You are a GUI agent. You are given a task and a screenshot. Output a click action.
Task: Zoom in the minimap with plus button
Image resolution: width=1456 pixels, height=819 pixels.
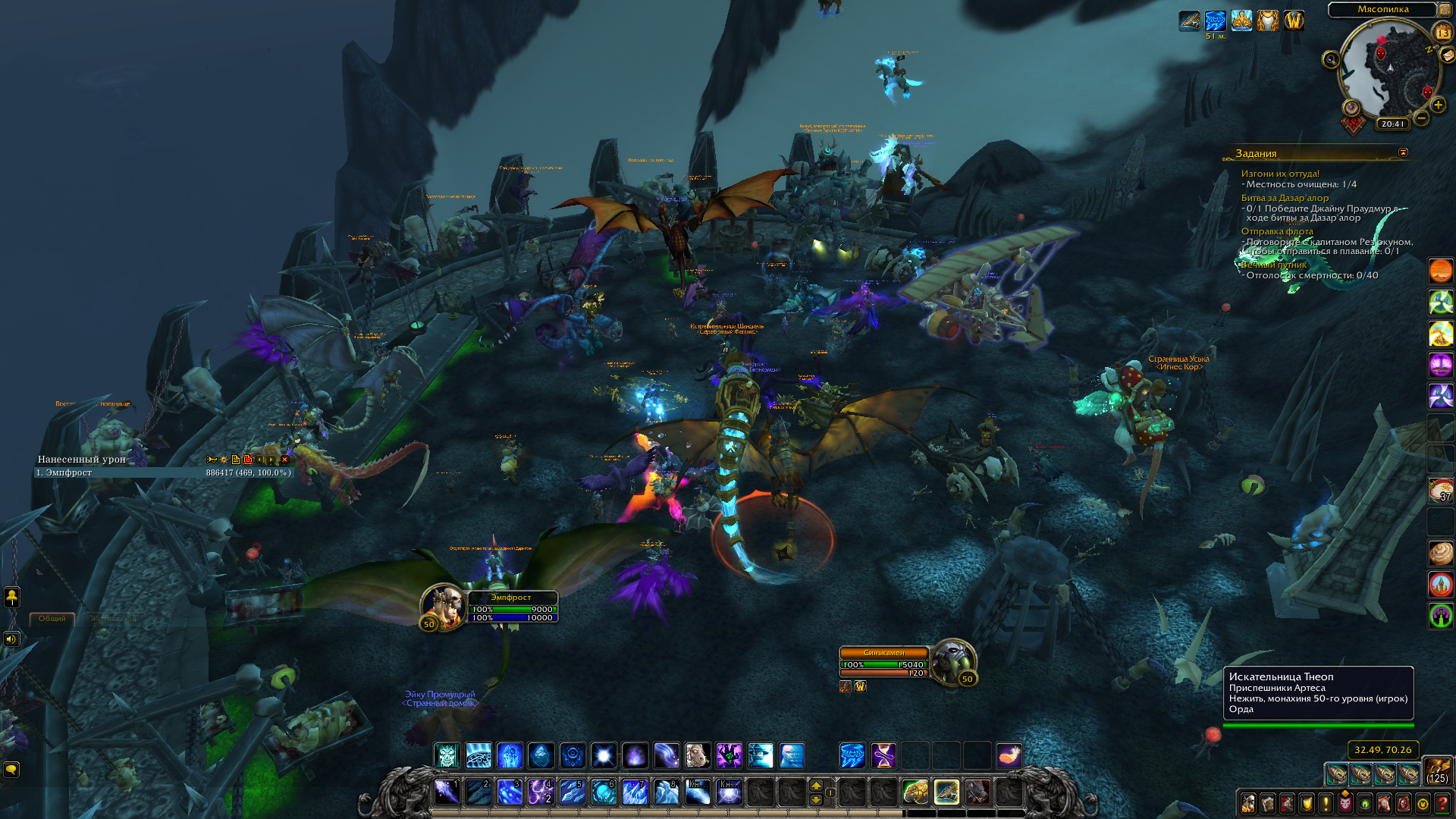(1438, 105)
